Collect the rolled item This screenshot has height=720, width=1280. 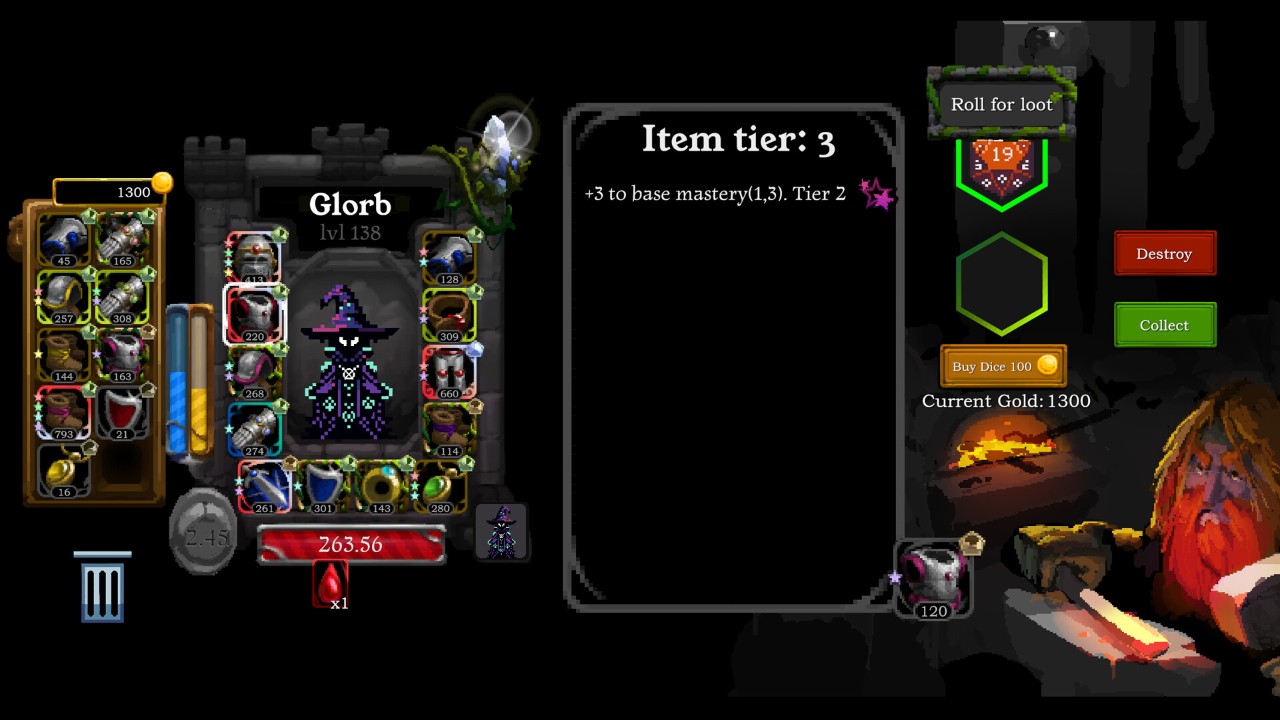click(1165, 325)
